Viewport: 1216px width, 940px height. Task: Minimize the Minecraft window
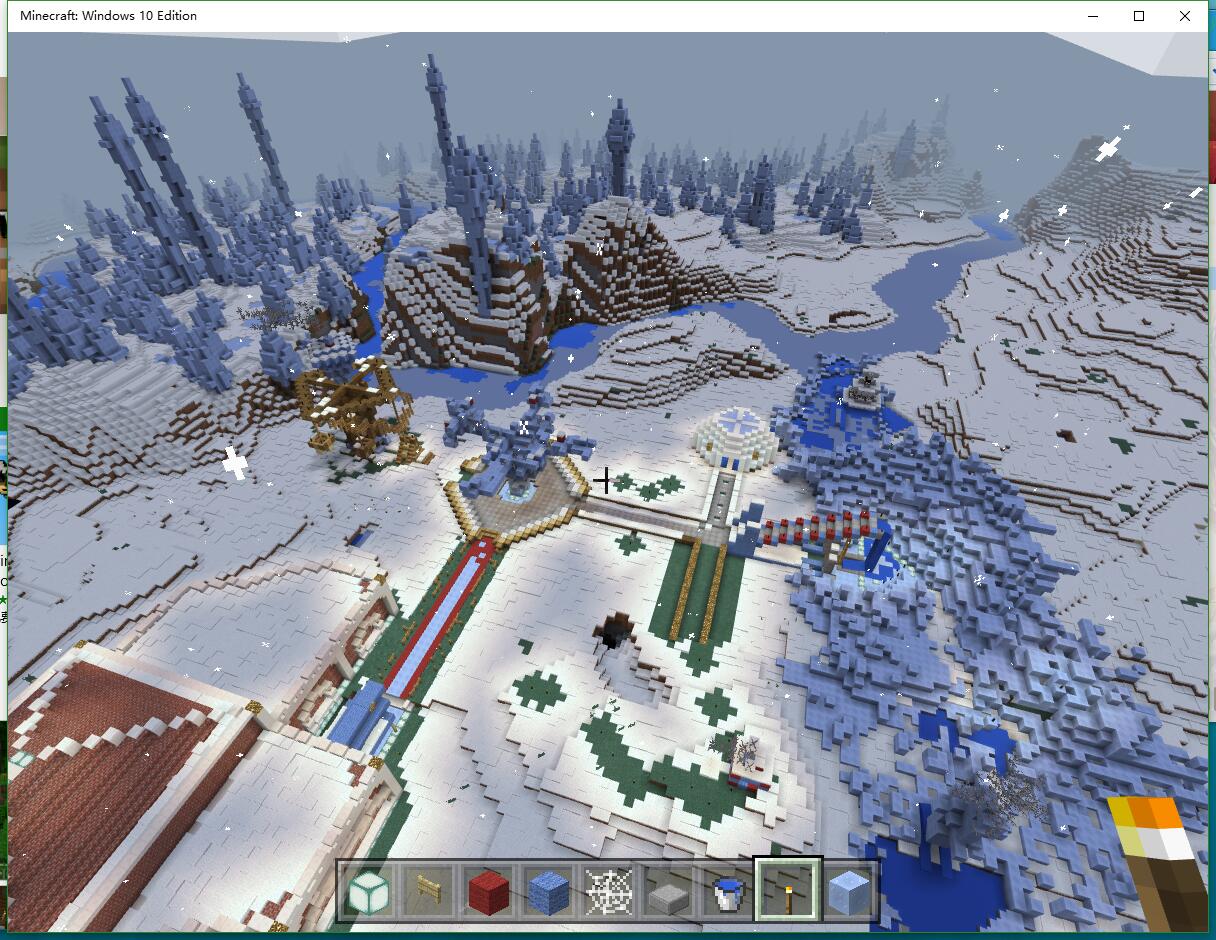(x=1093, y=16)
